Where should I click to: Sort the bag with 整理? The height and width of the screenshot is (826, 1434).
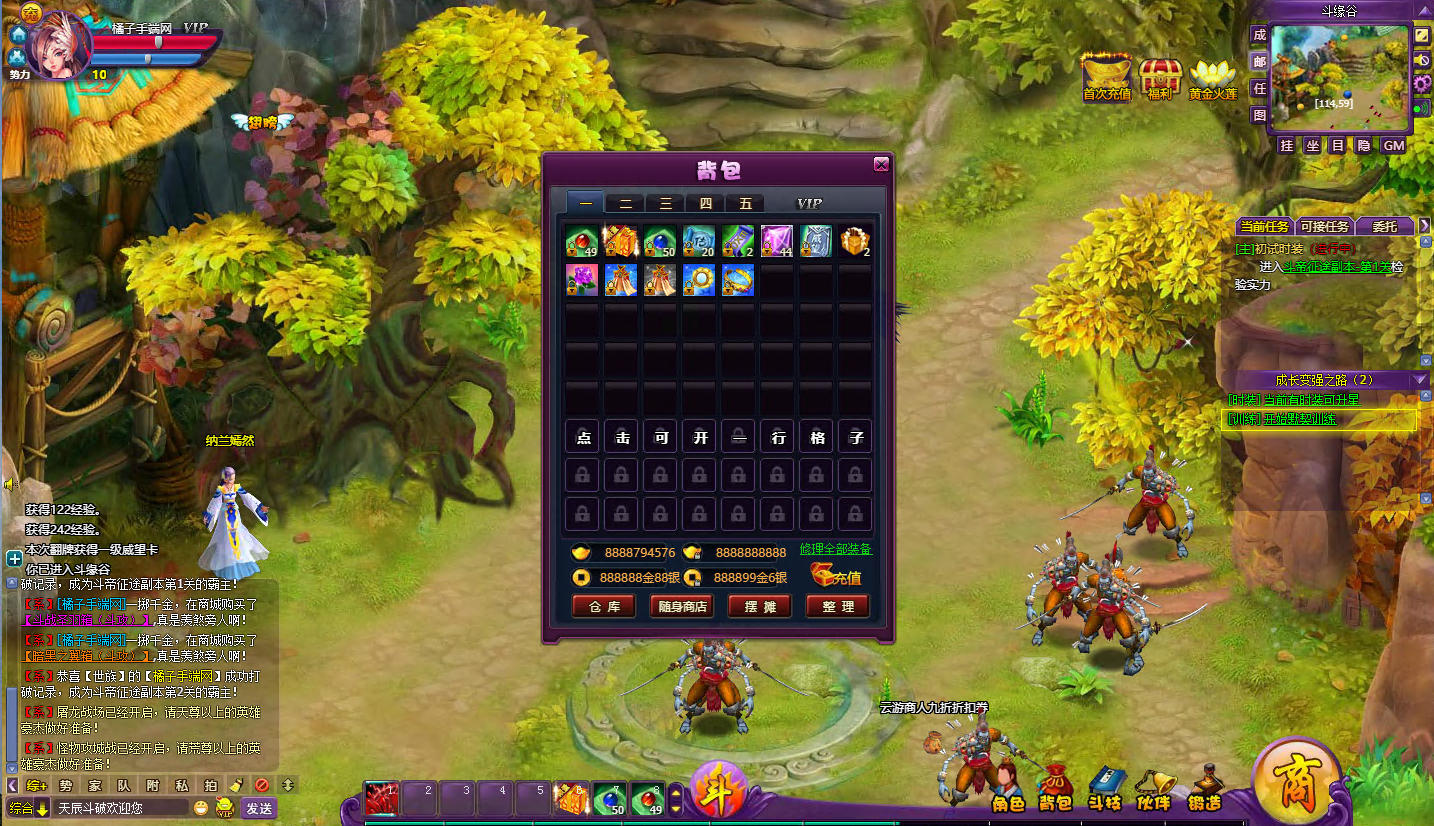point(837,606)
